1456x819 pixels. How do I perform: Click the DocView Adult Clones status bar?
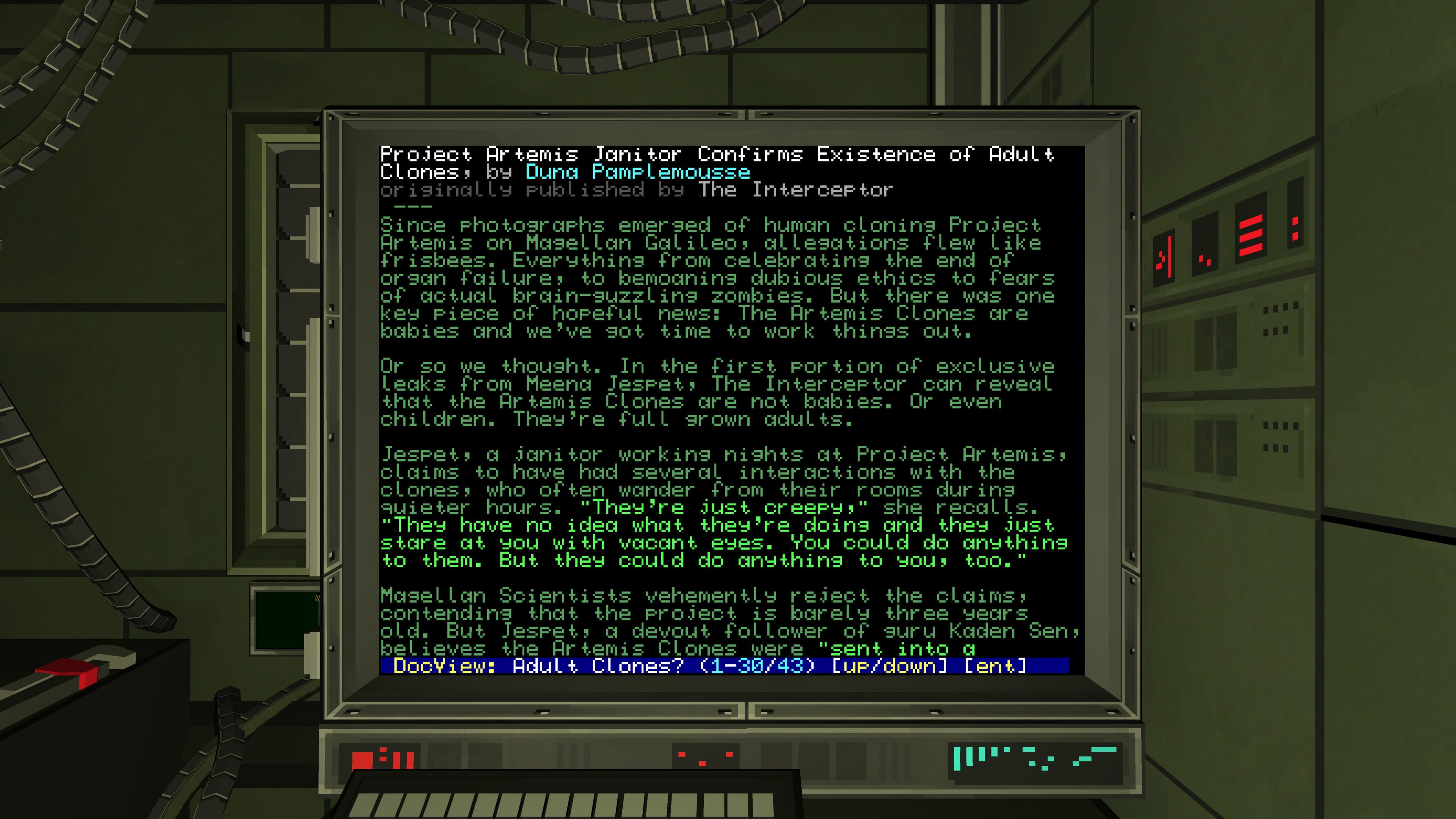tap(724, 666)
